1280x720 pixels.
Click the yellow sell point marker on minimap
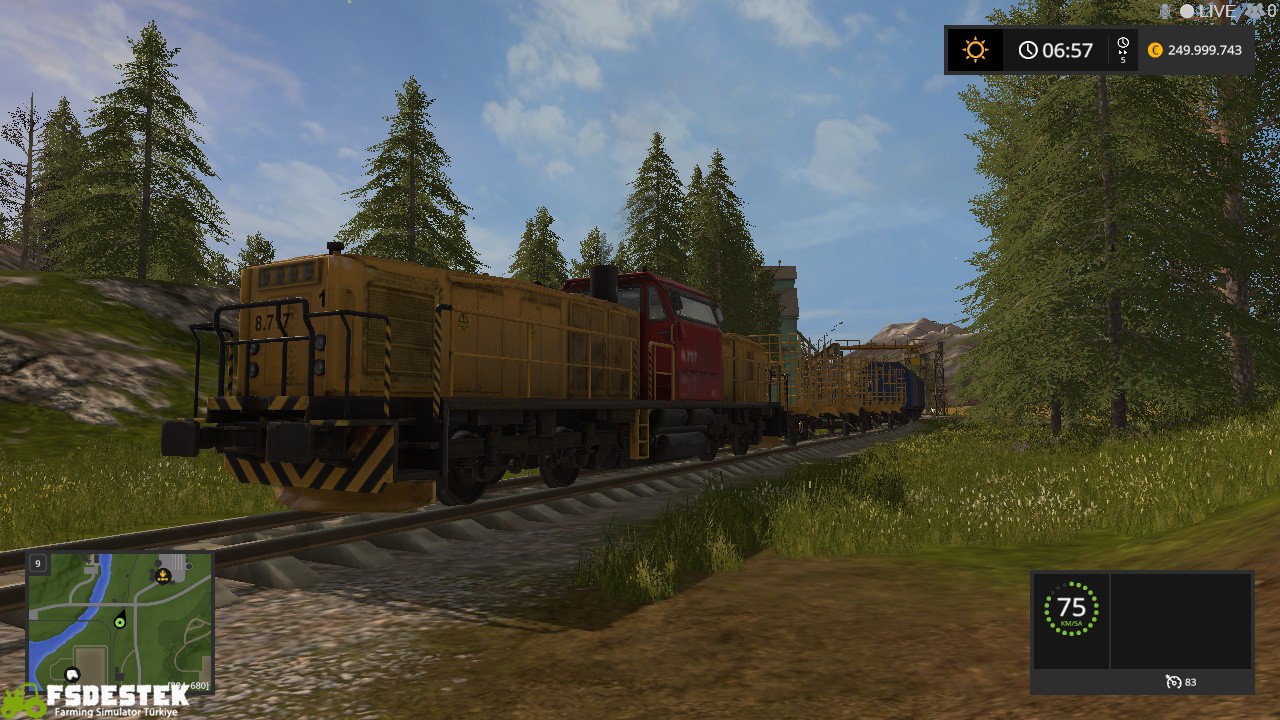pyautogui.click(x=163, y=576)
